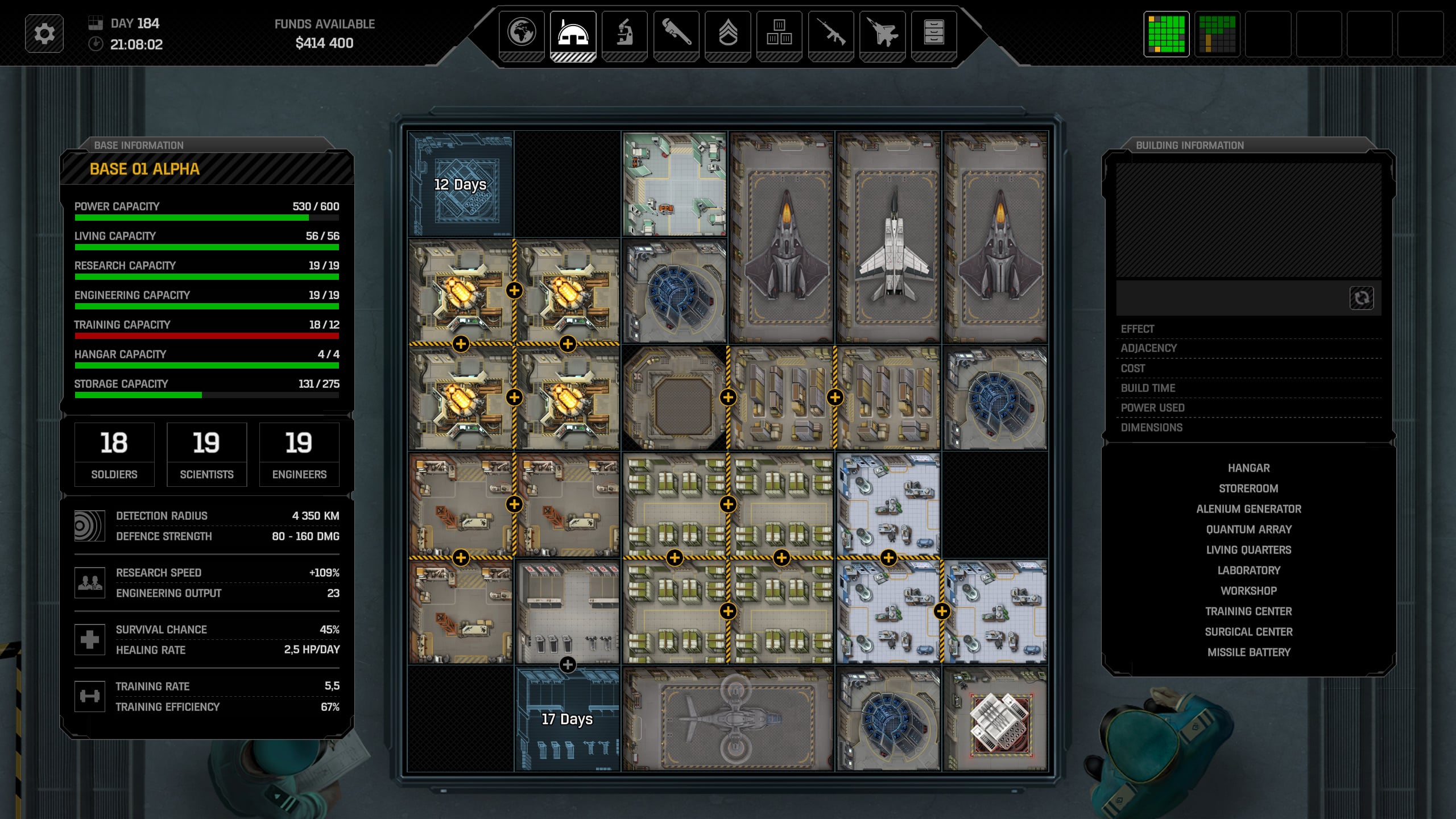Open the stores crates tab
Image resolution: width=1456 pixels, height=819 pixels.
click(779, 32)
